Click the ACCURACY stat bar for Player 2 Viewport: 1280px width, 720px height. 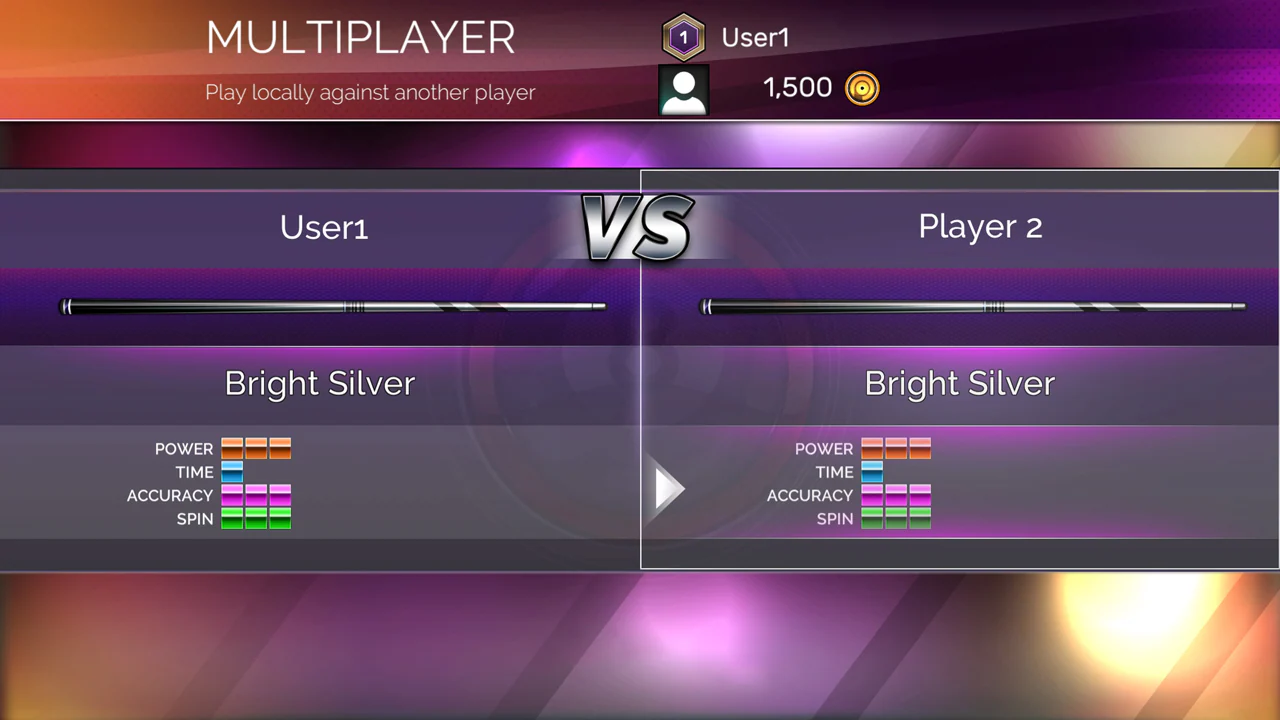coord(896,495)
